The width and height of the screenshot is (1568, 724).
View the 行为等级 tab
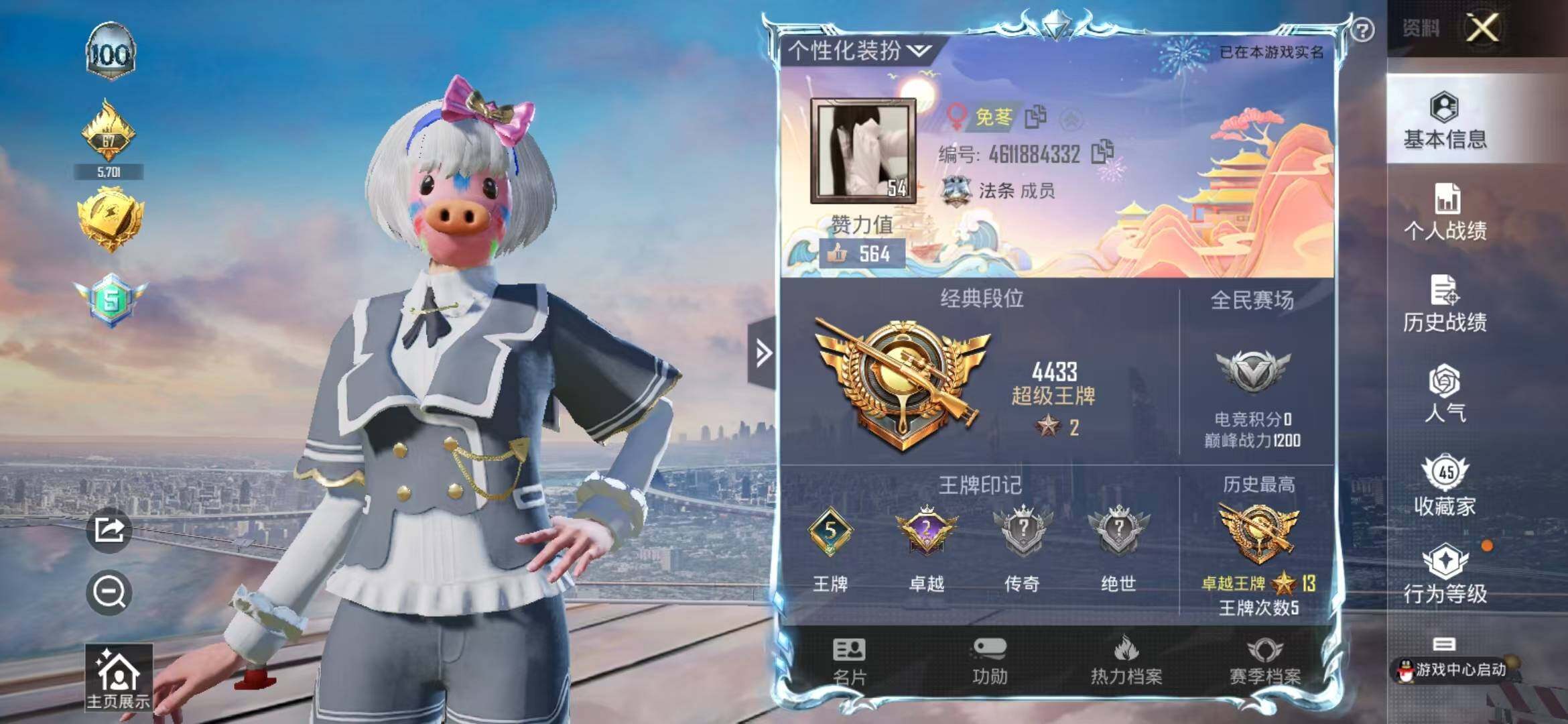[1445, 574]
